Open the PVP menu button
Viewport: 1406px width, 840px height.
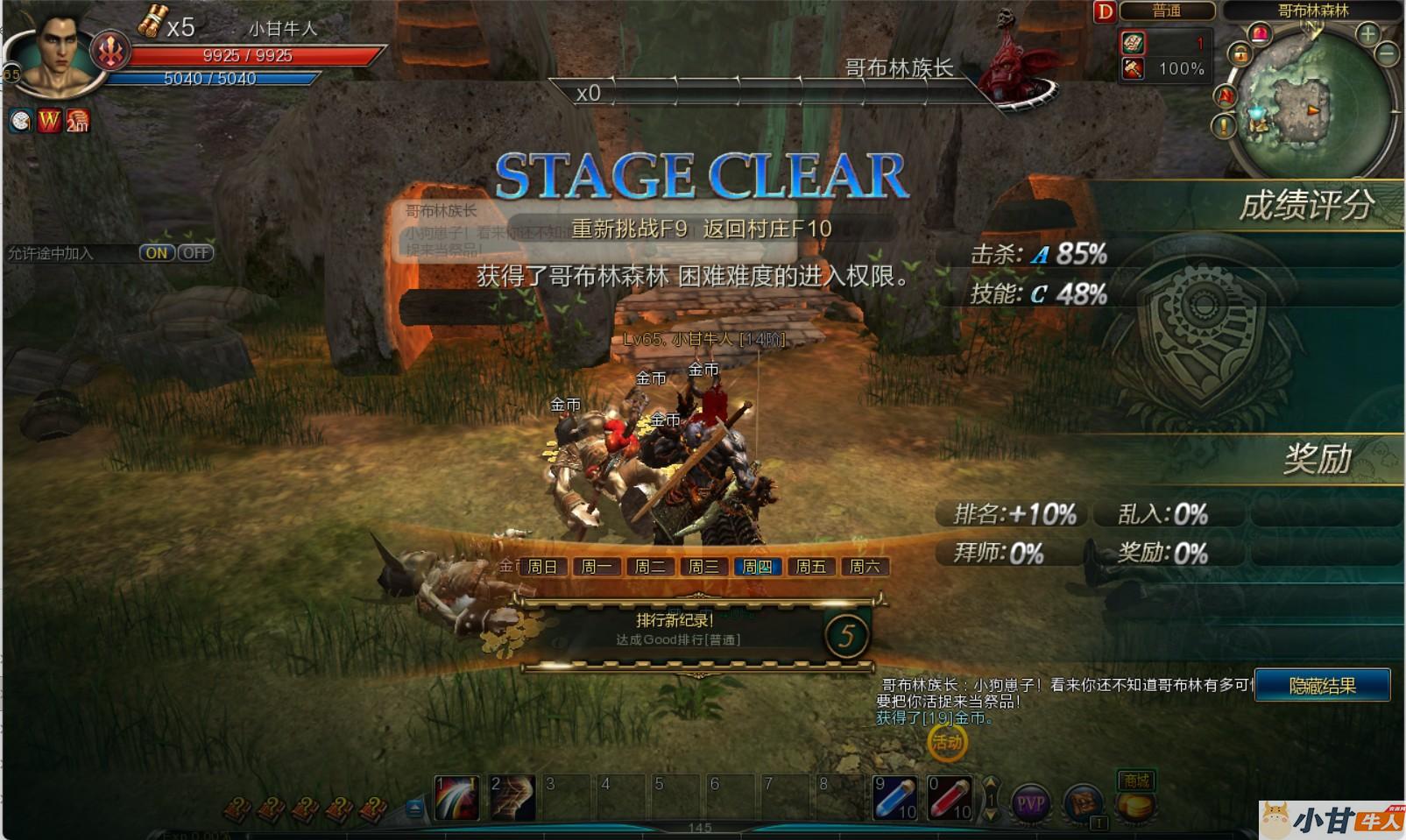pos(1031,803)
